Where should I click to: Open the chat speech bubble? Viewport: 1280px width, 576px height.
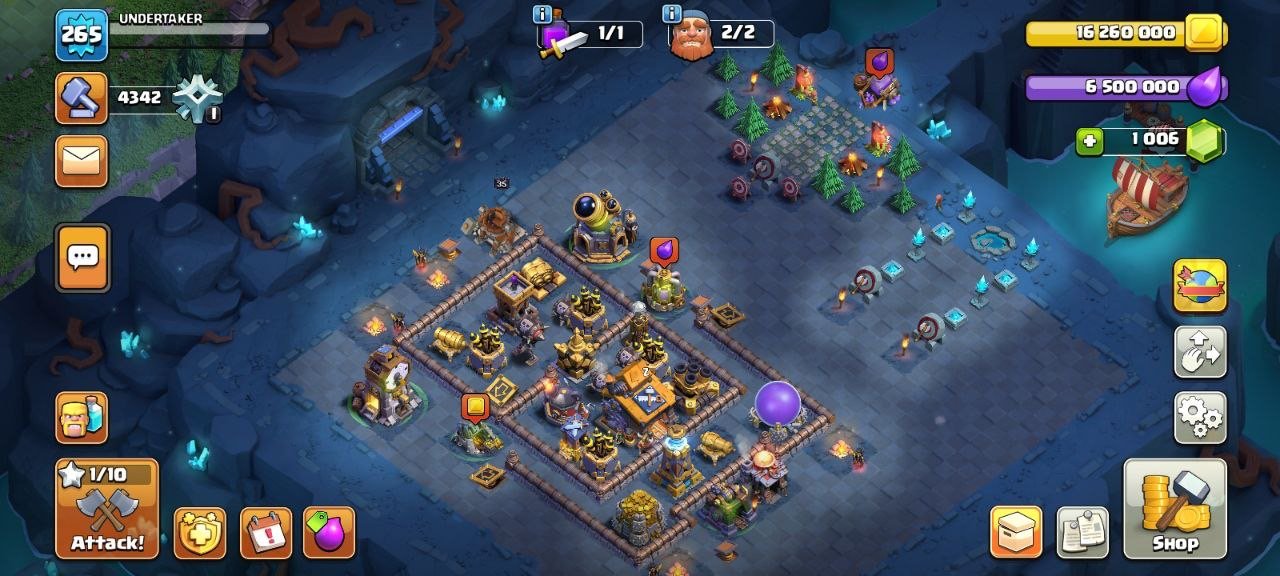point(82,258)
